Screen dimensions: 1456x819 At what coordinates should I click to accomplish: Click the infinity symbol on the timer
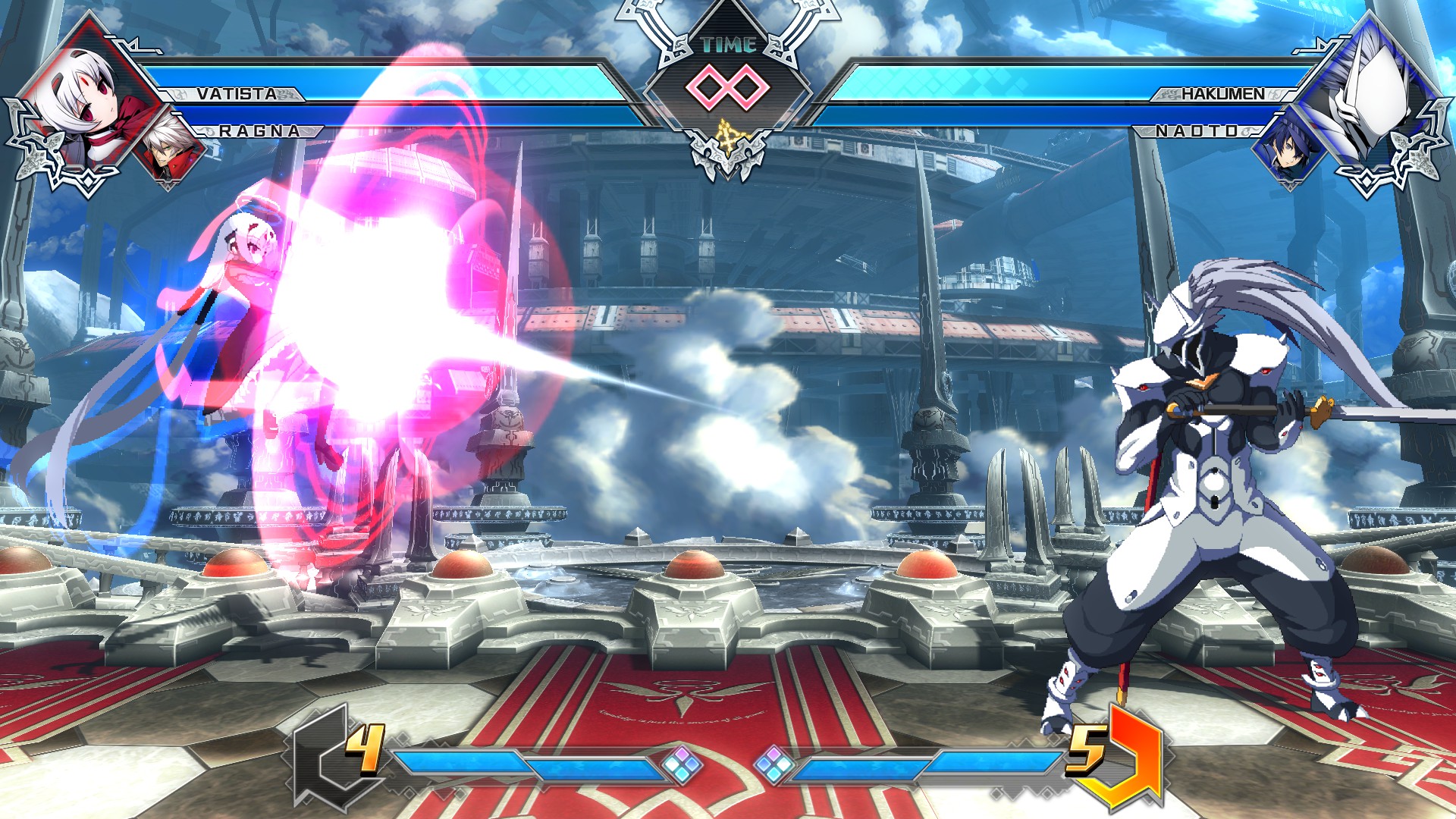[726, 87]
